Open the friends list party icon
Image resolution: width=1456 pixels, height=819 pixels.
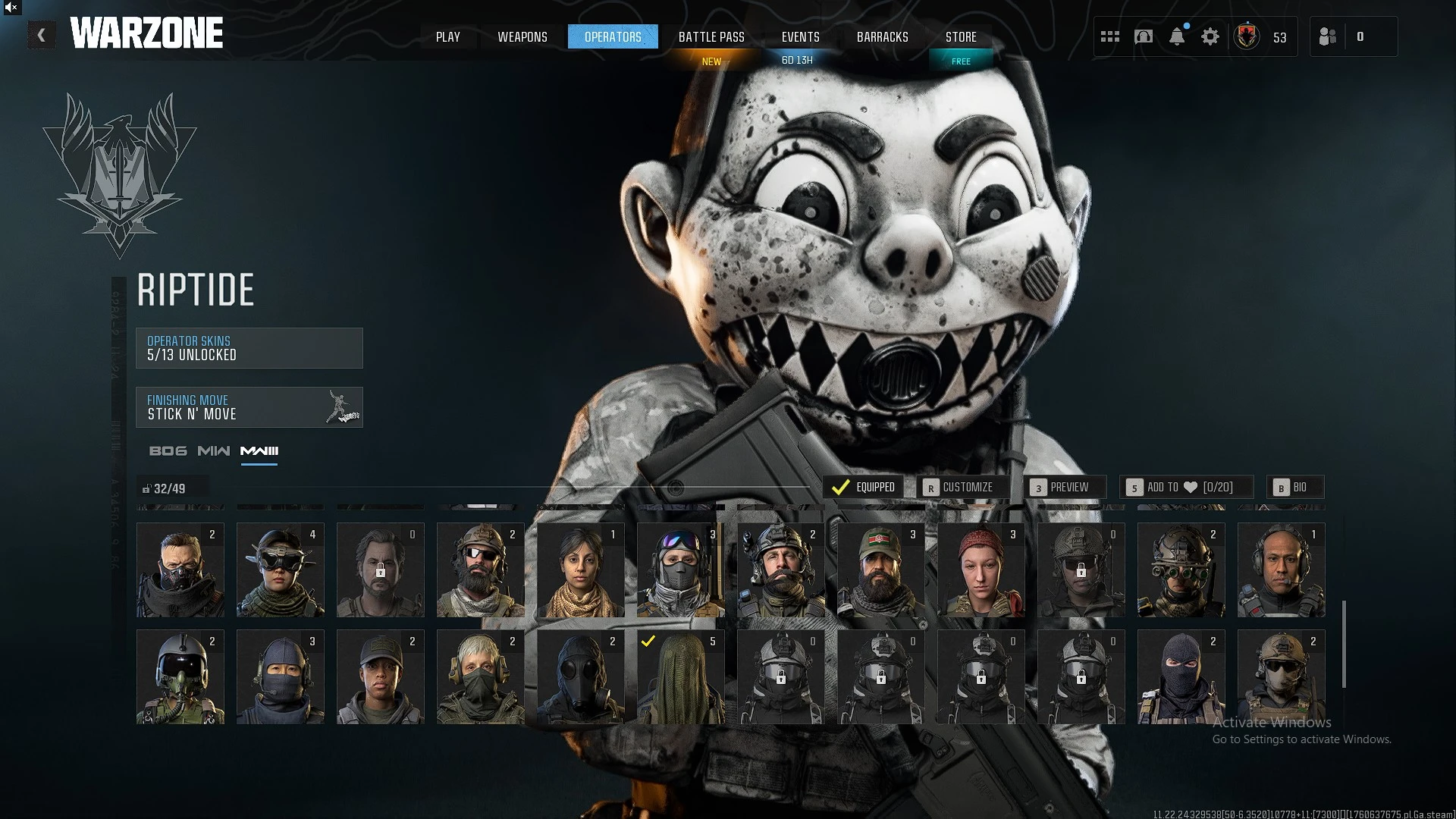pos(1328,36)
